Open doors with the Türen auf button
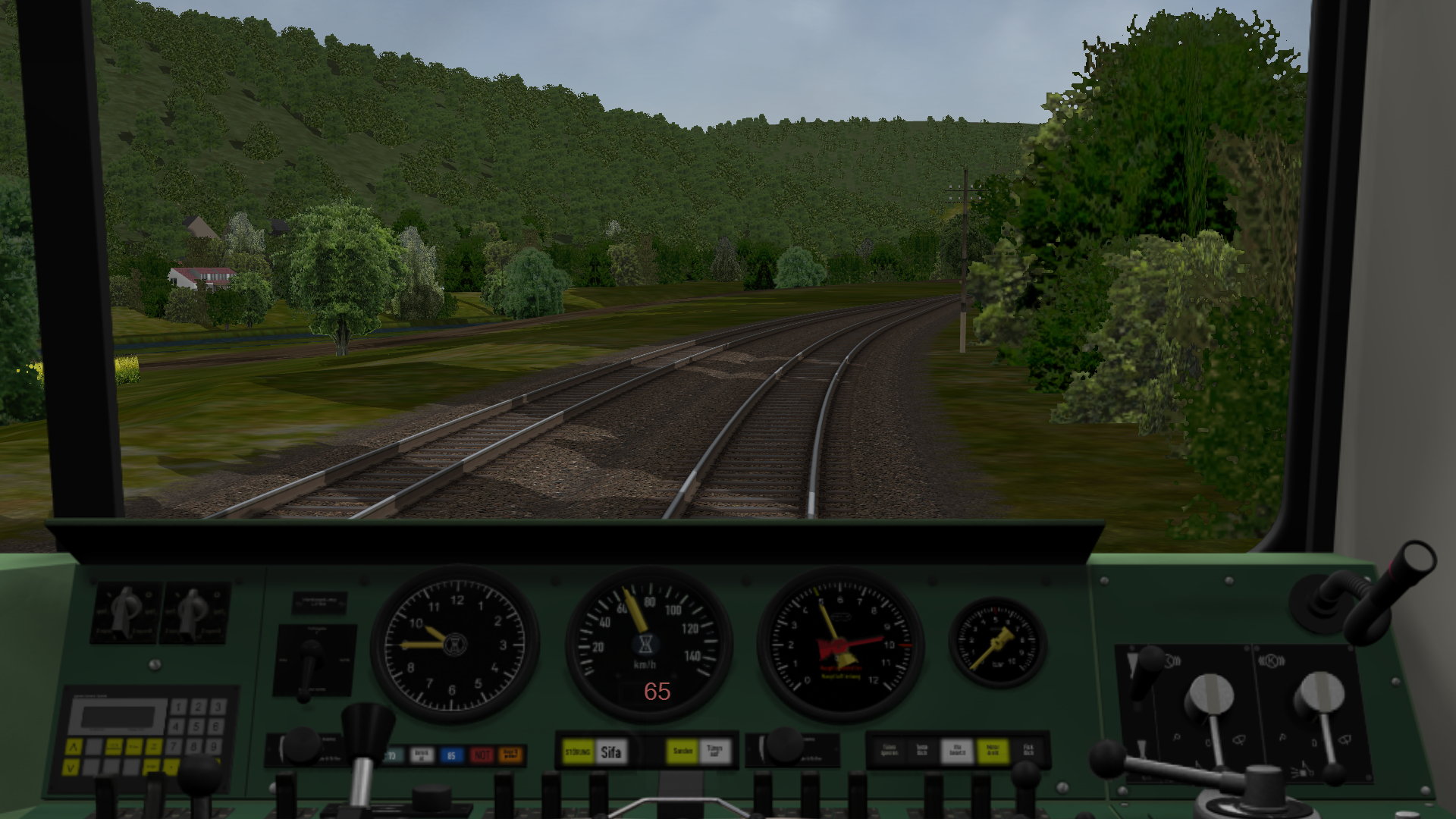This screenshot has height=819, width=1456. (x=714, y=752)
